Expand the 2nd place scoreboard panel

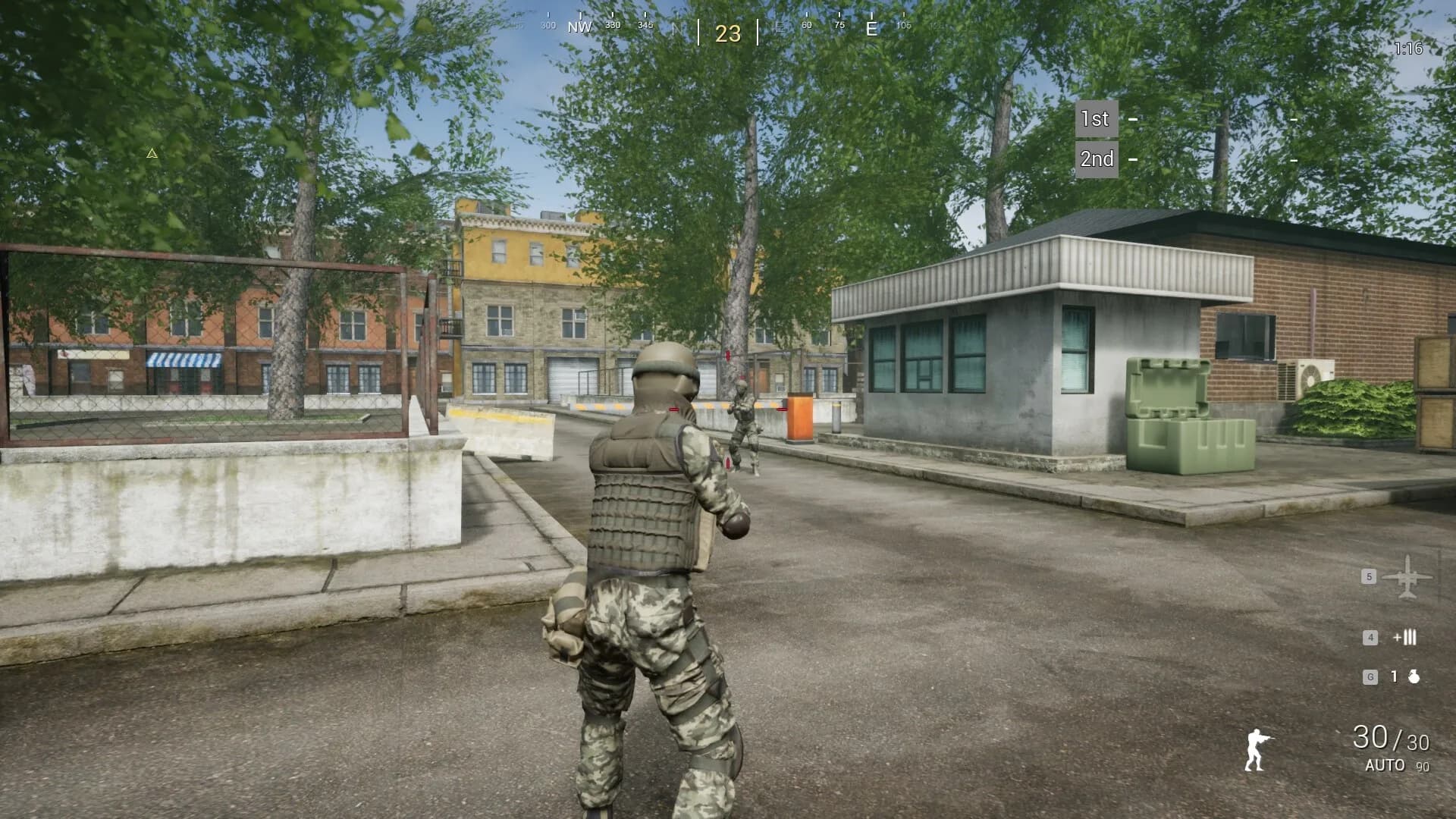click(1097, 159)
